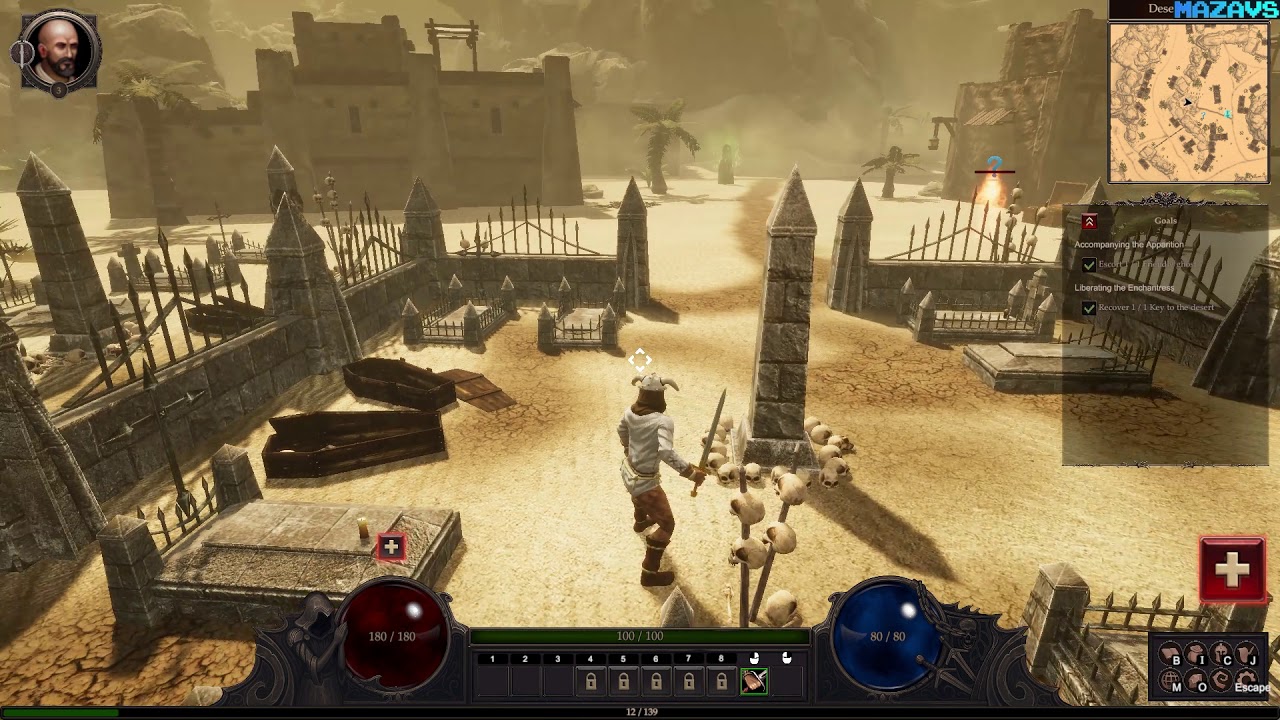Select the Accompanying the Apparition quest

[1128, 244]
